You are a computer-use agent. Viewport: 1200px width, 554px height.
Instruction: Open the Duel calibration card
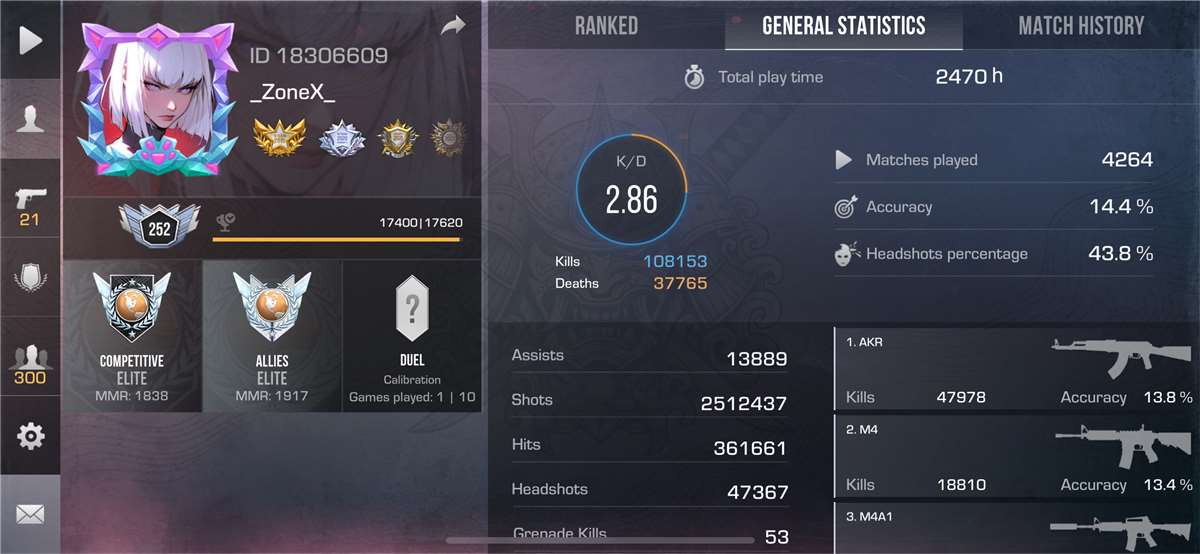click(412, 336)
